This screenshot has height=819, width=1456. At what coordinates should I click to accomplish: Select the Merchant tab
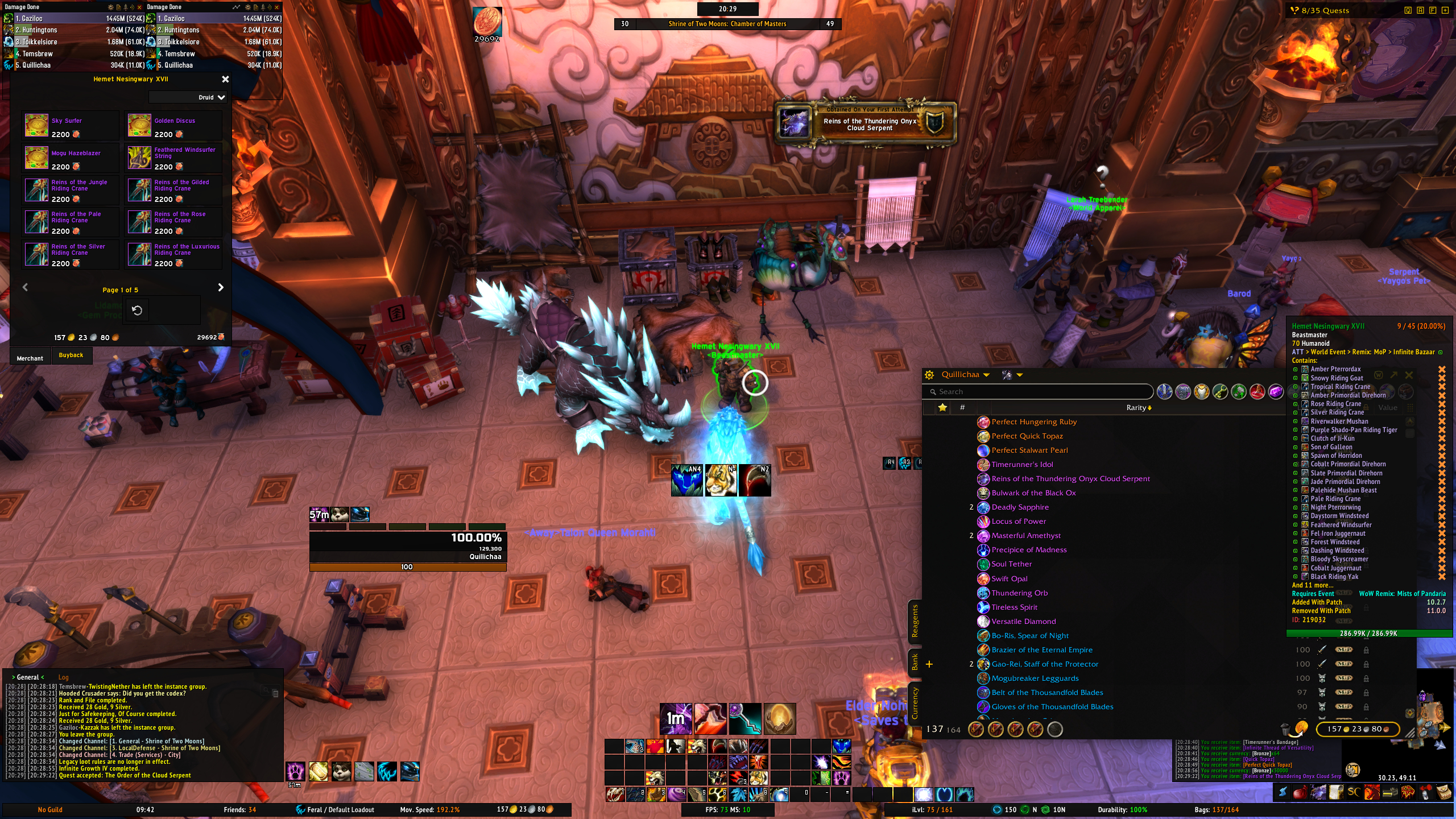[x=30, y=358]
